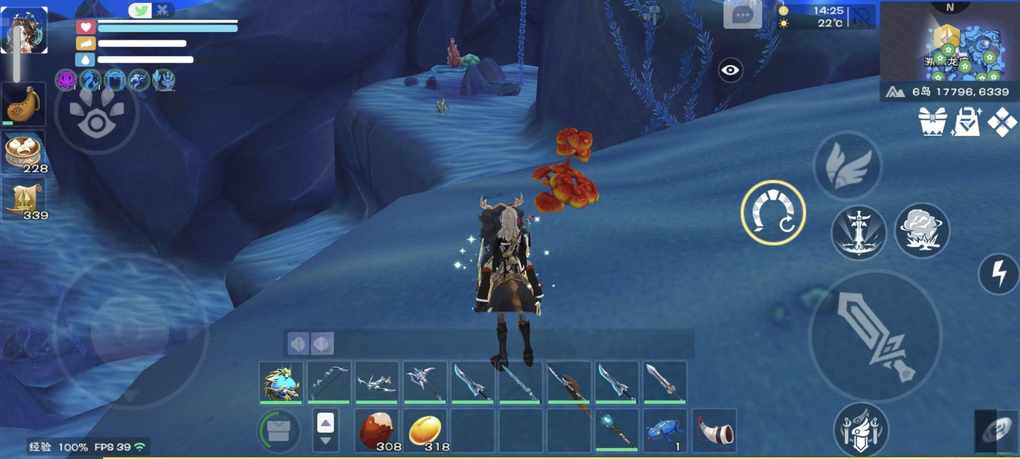Tap the circular dodge roll button
The width and height of the screenshot is (1020, 459).
[x=773, y=213]
